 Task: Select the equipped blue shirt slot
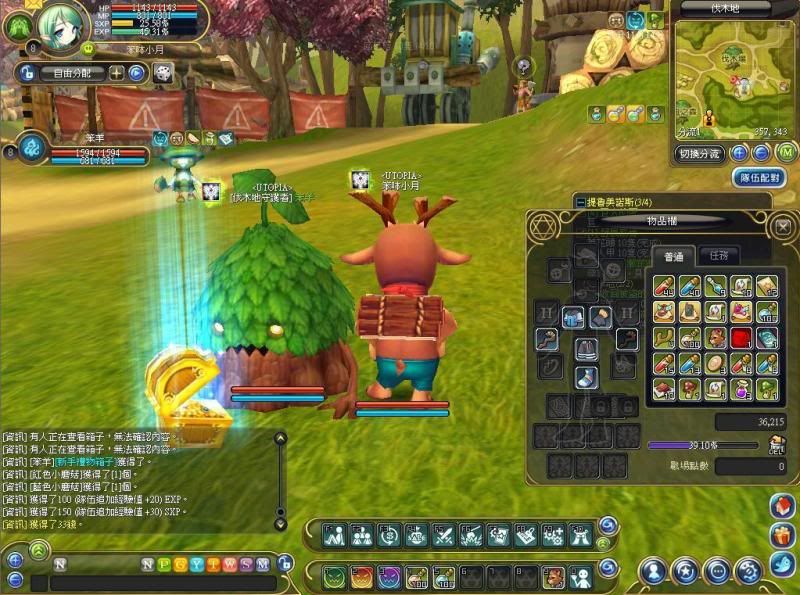573,318
